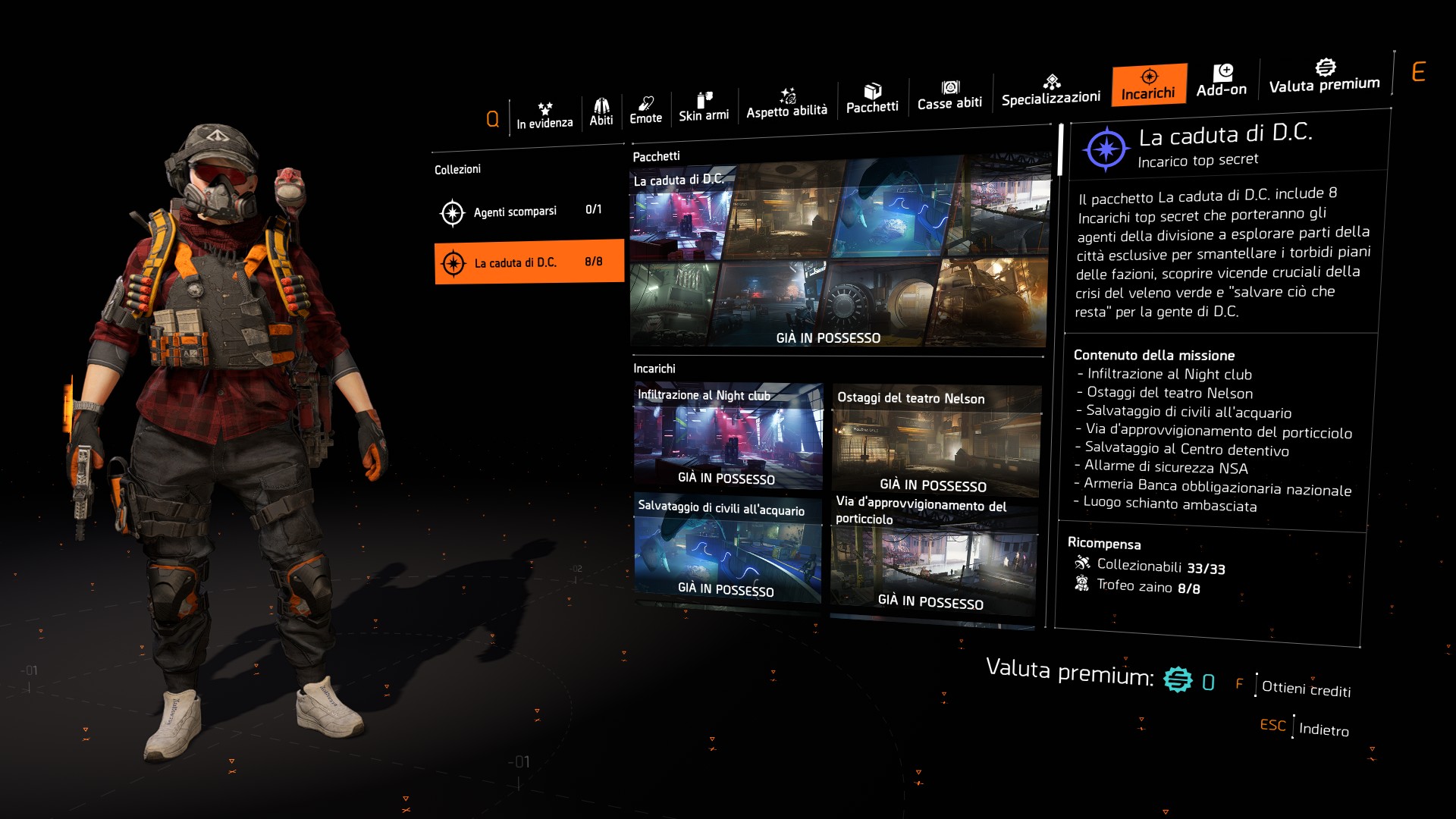
Task: Open the Casse abiti tab
Action: 949,95
